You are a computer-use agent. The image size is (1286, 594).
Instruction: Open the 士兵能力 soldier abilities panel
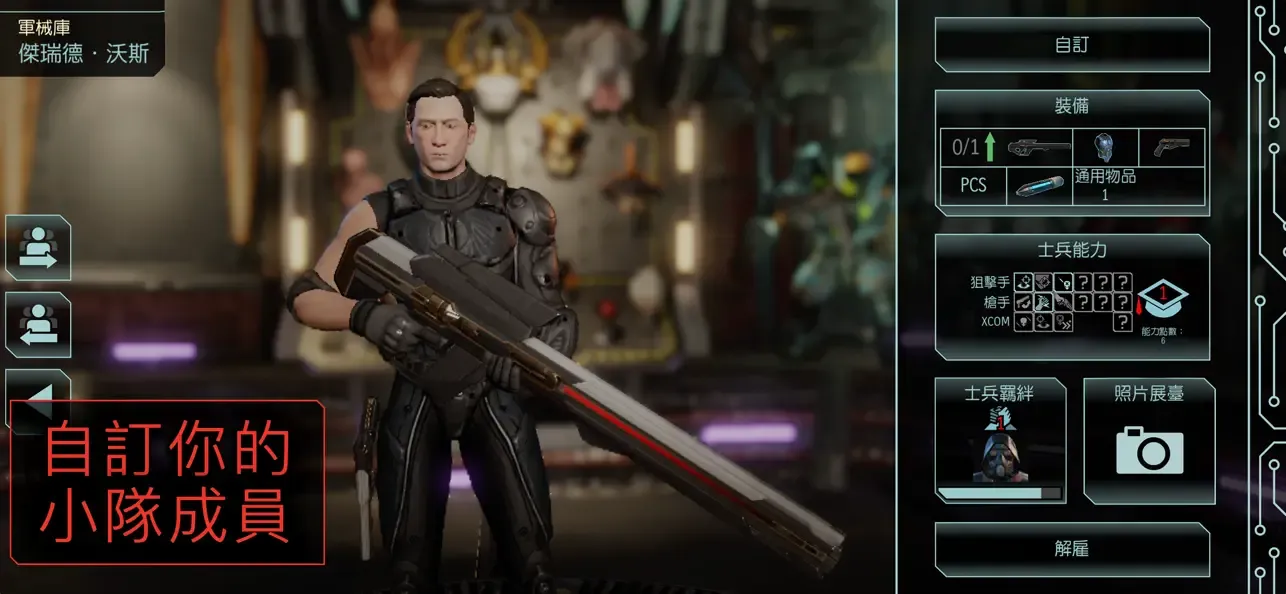point(1072,250)
